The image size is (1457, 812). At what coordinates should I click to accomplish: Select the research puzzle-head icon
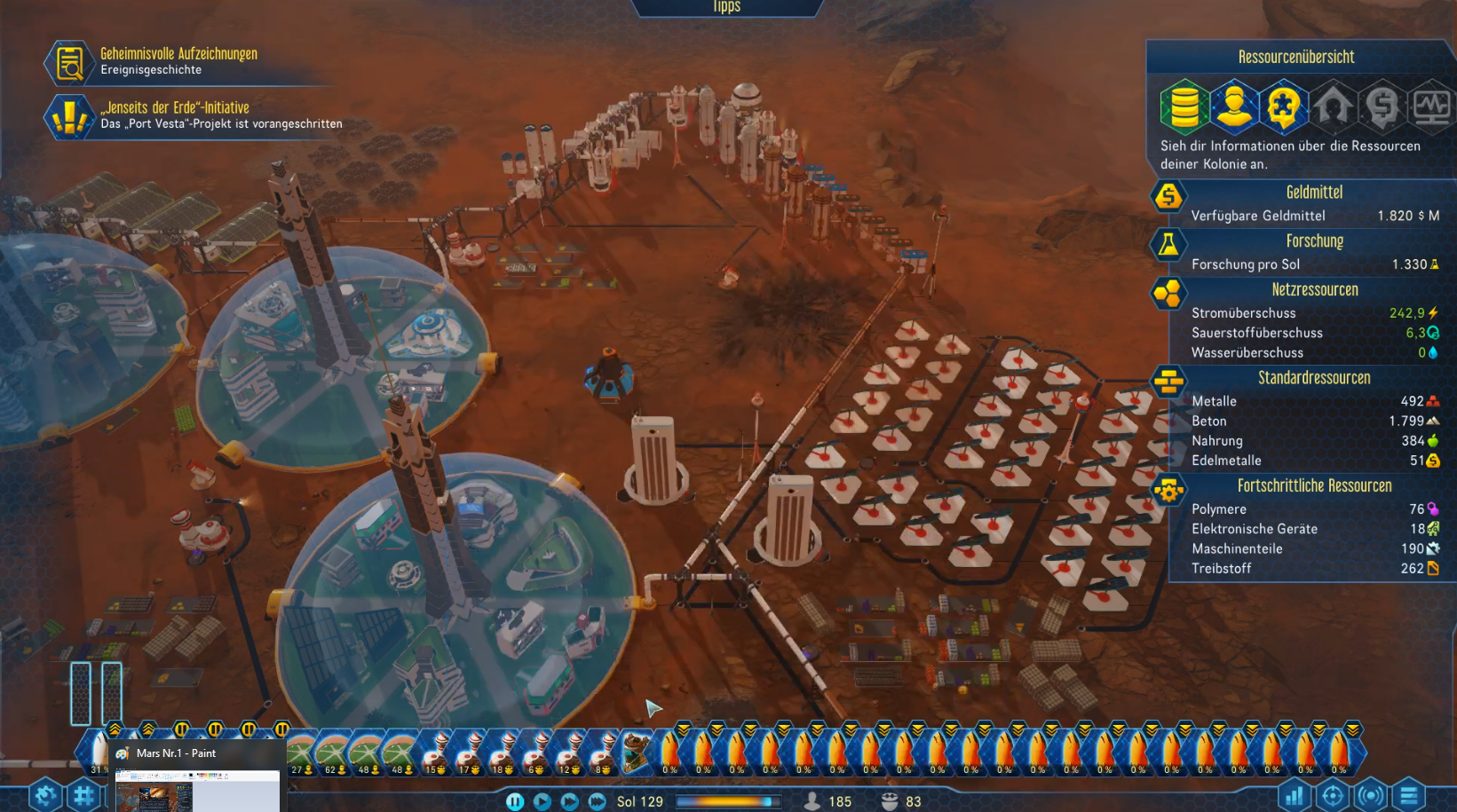(x=1281, y=106)
